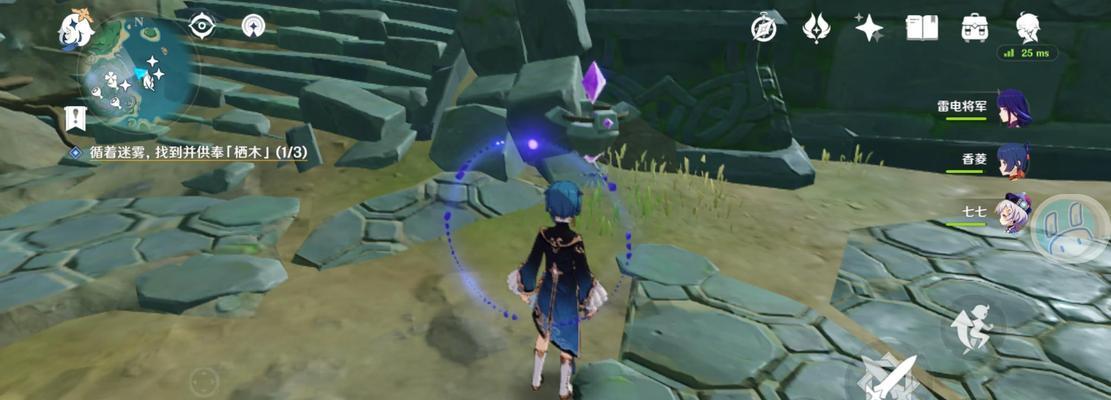Tap the circular star icon beside the eye icon
The image size is (1111, 400).
[254, 26]
